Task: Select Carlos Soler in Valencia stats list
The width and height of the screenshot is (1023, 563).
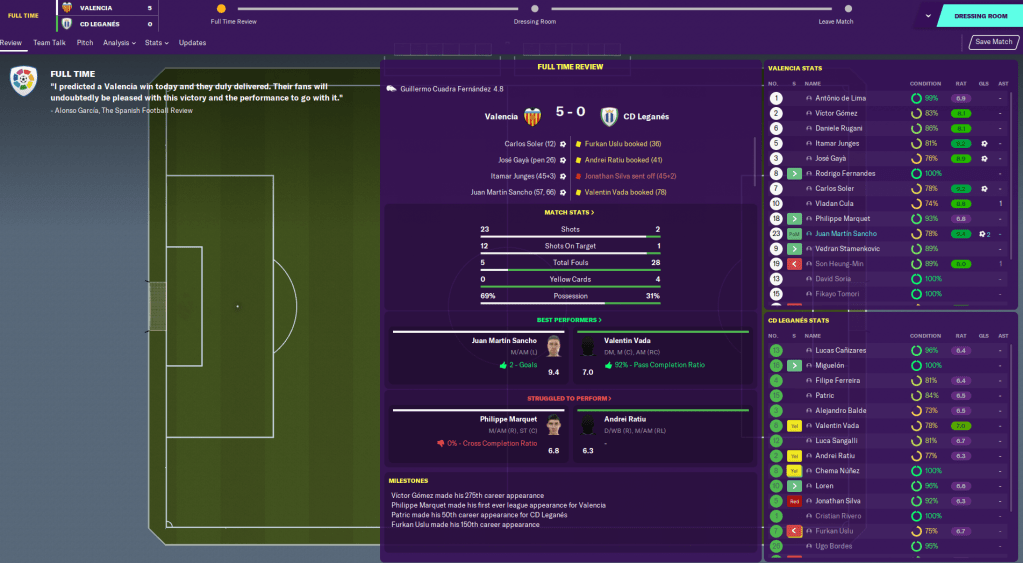Action: click(834, 188)
